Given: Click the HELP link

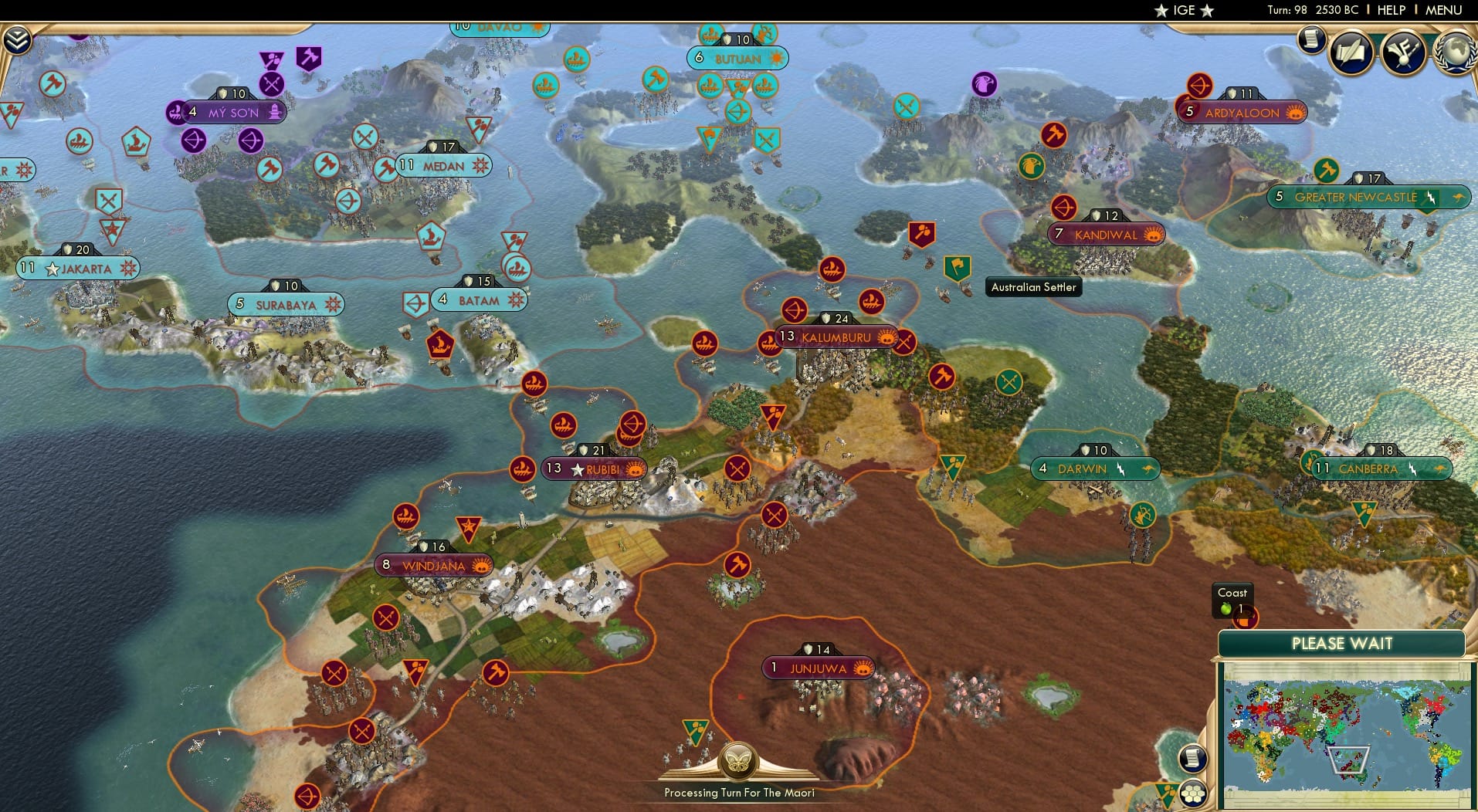Looking at the screenshot, I should pos(1390,10).
